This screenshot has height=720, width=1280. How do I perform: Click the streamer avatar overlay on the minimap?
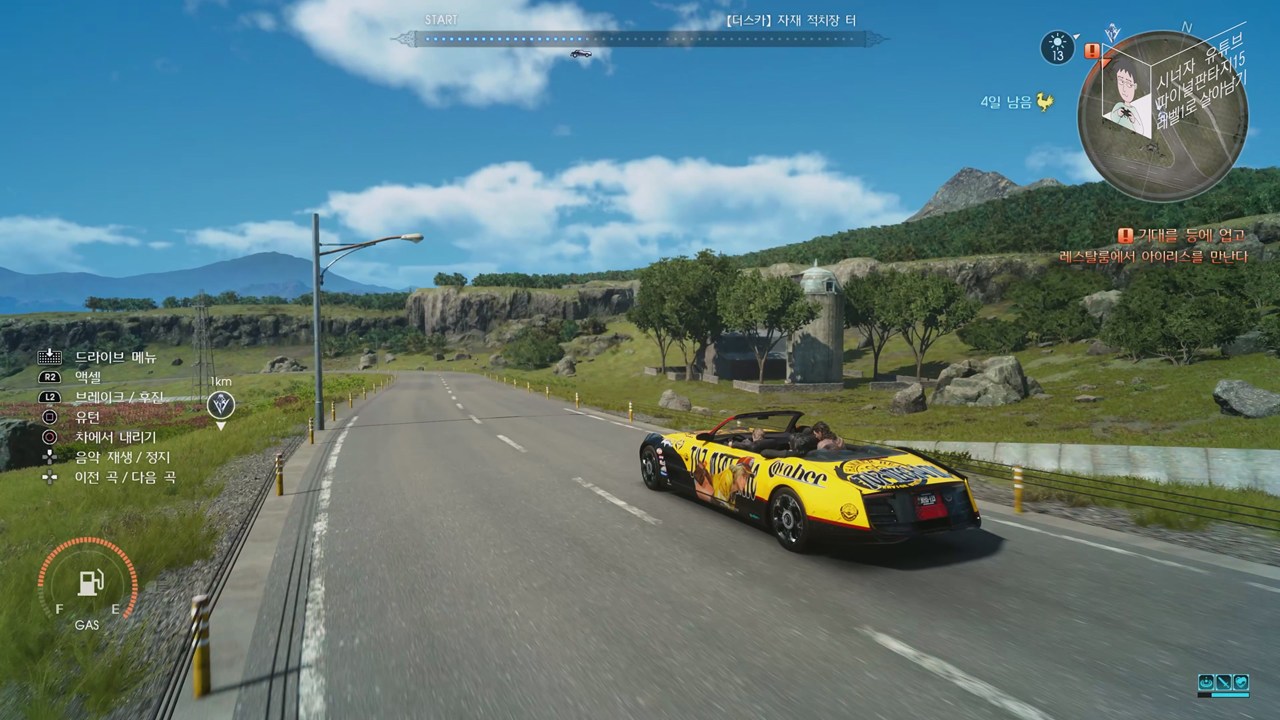[x=1125, y=88]
